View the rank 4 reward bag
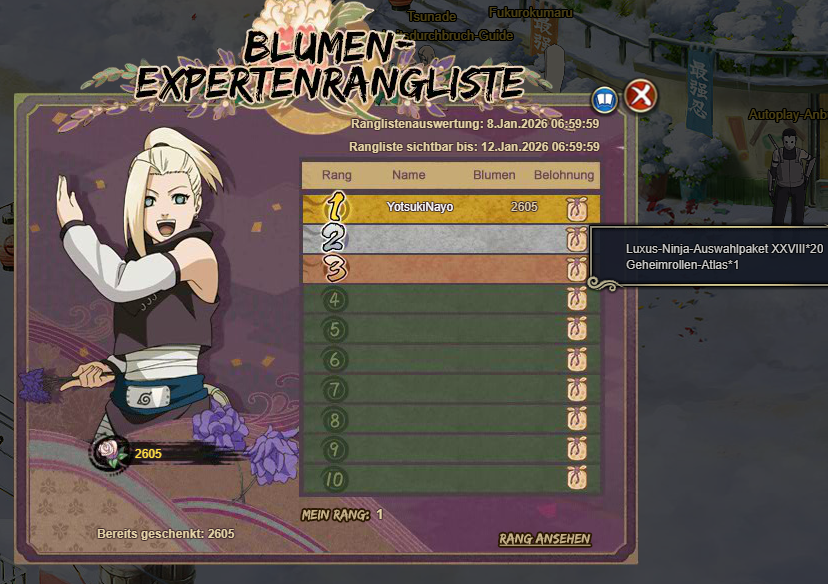 coord(576,299)
